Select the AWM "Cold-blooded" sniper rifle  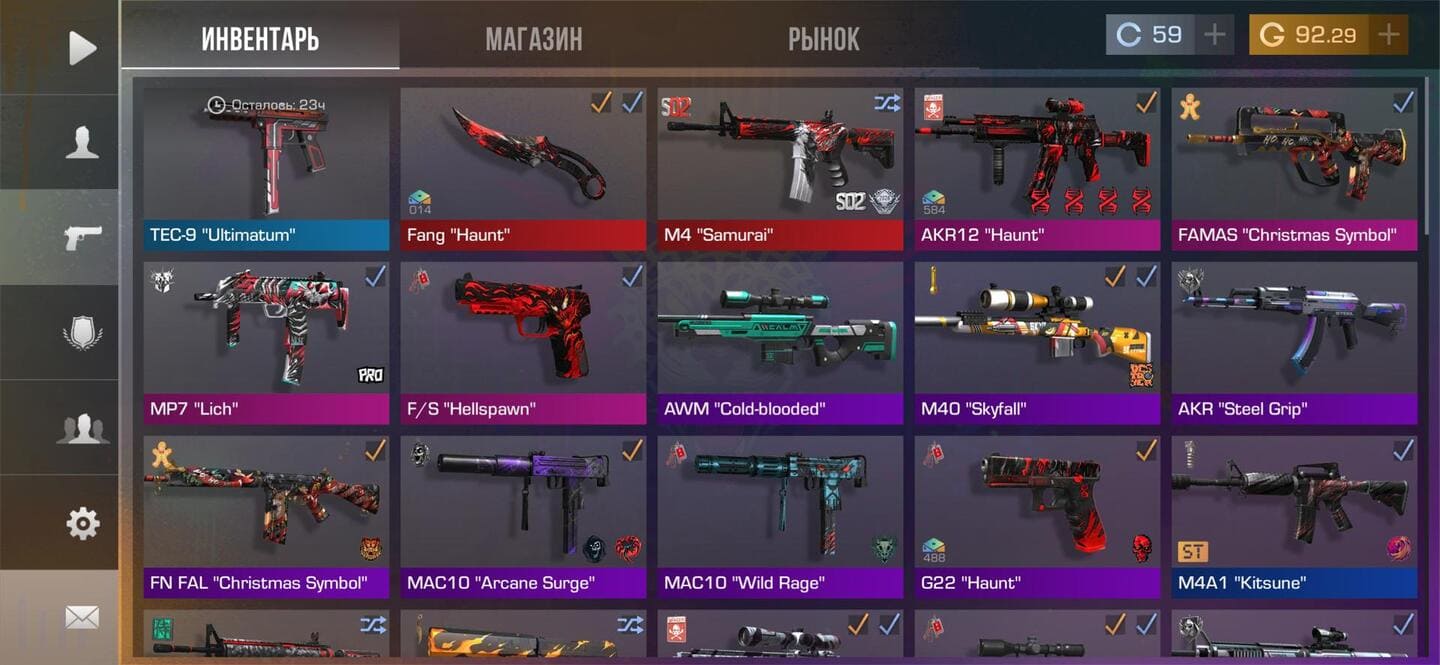click(x=780, y=342)
